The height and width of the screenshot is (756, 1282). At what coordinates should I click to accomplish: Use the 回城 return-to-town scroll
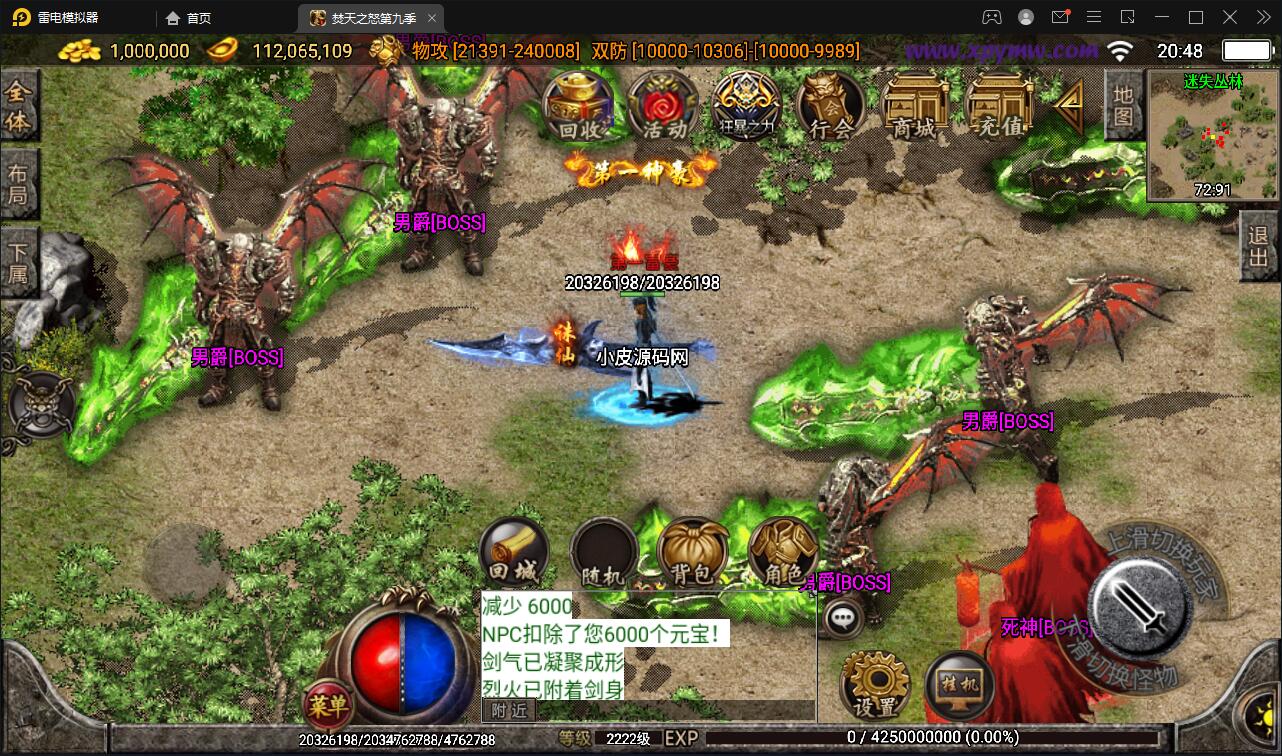(x=514, y=552)
